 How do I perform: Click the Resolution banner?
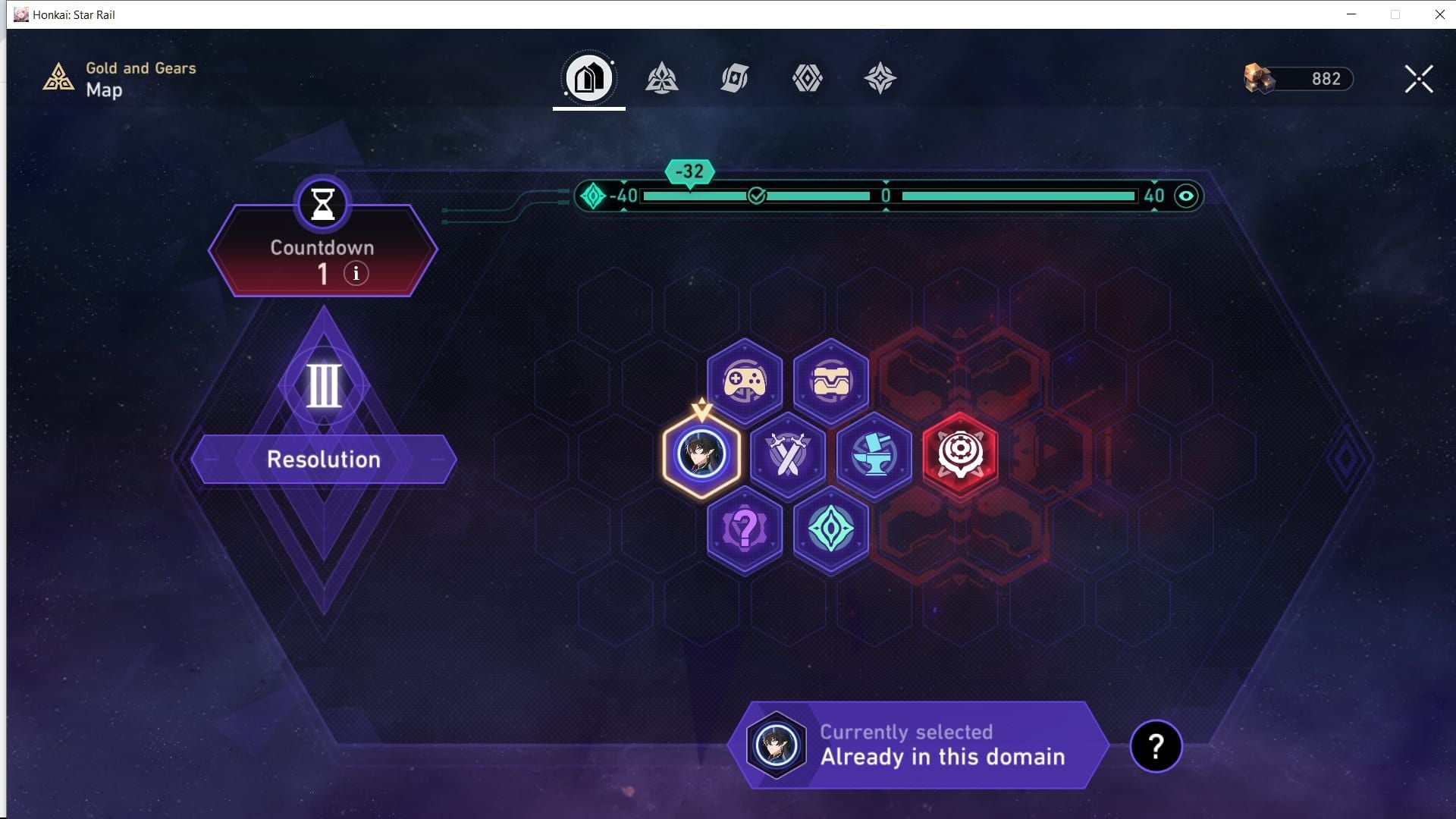point(324,460)
